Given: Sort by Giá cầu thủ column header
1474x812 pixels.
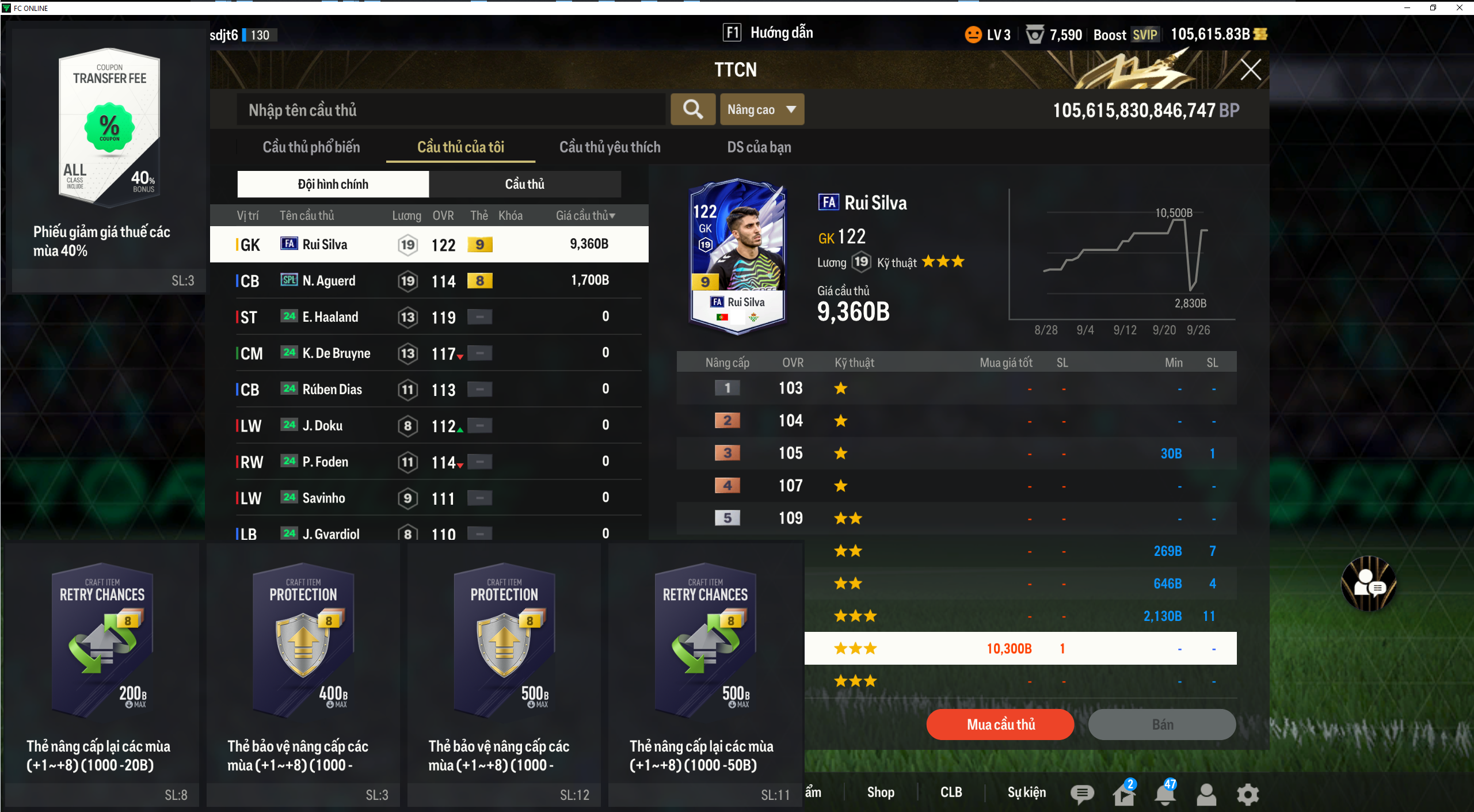Looking at the screenshot, I should (585, 216).
